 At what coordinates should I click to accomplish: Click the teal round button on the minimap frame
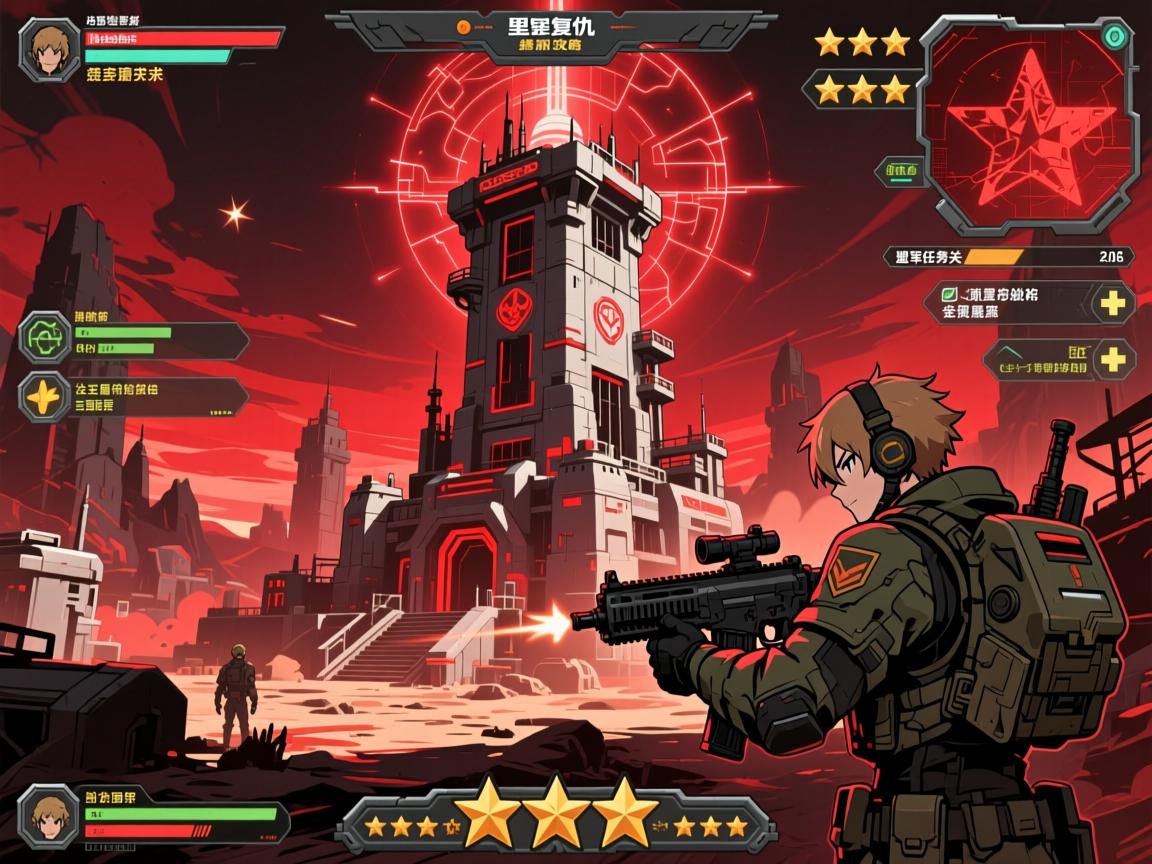1115,37
